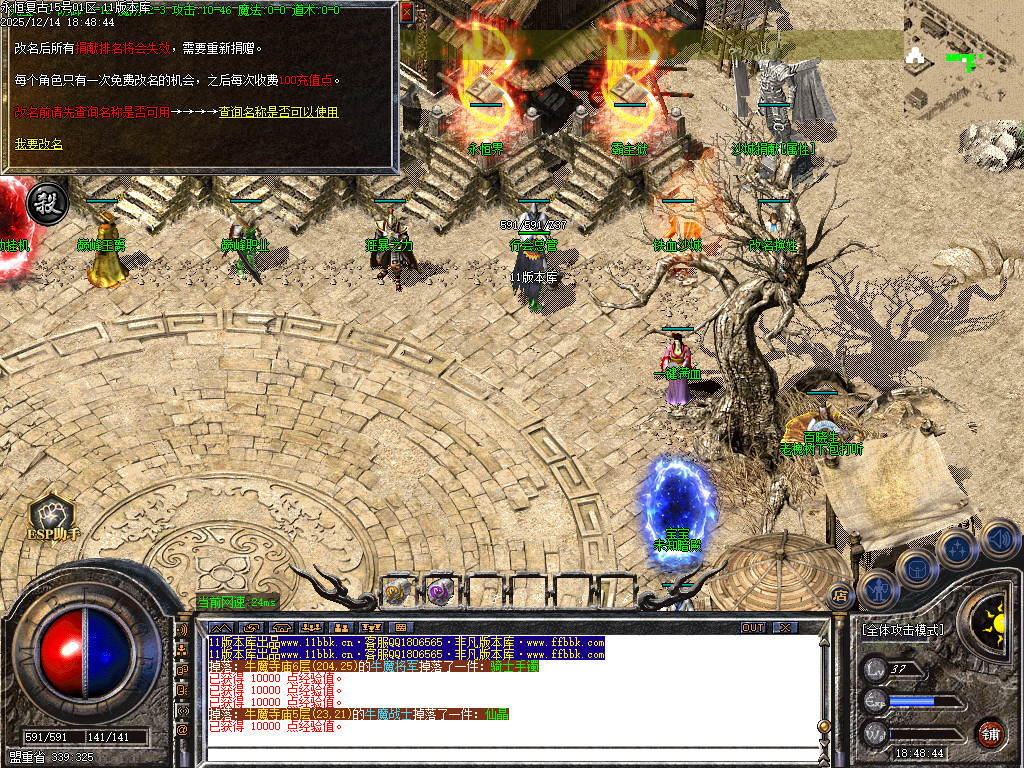The height and width of the screenshot is (768, 1024).
Task: Select the first chat channel tab with mountain icon
Action: coord(221,628)
